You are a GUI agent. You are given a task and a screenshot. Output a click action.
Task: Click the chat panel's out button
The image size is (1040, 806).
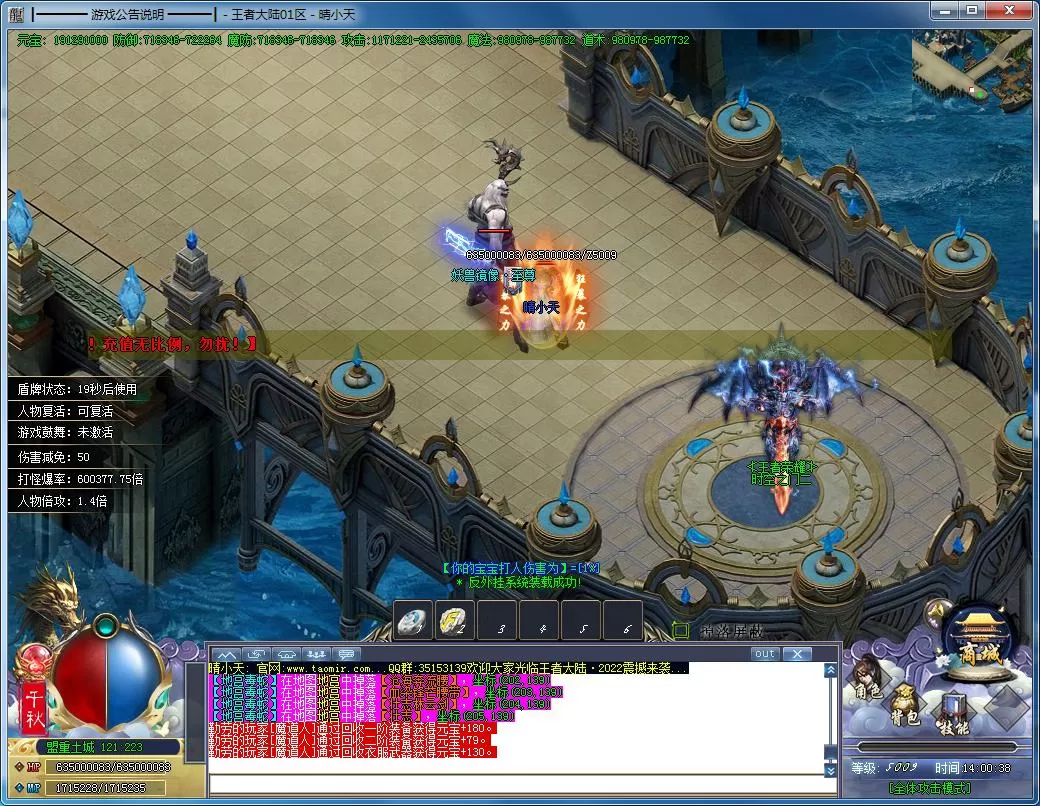764,654
